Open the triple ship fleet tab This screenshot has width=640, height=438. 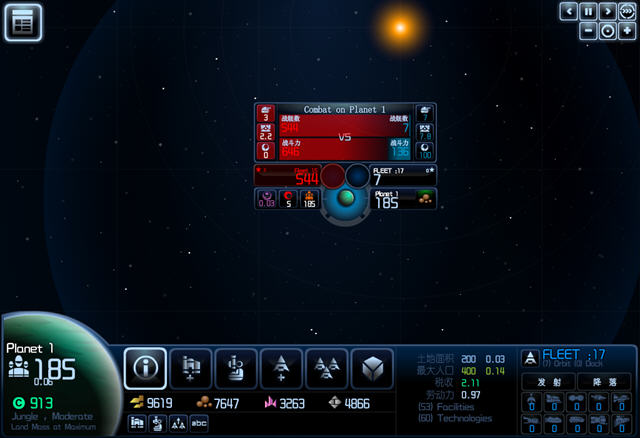326,369
